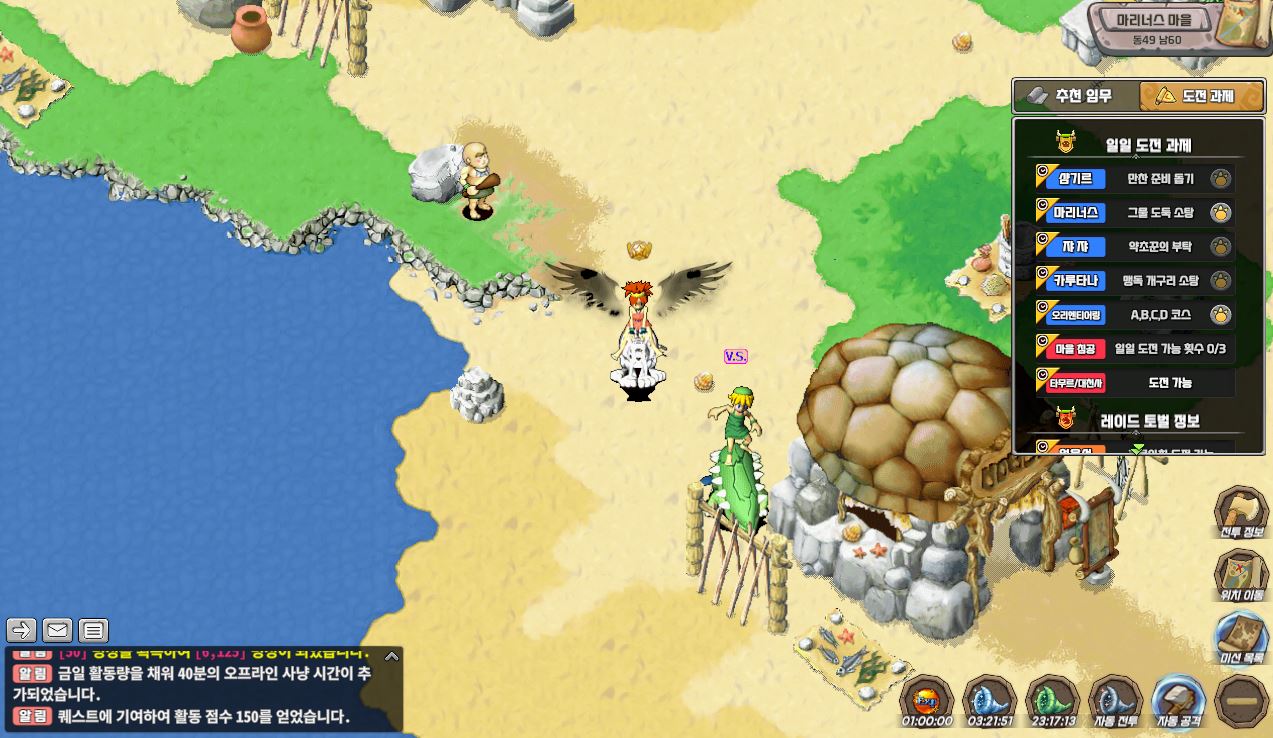Open the 쟈쟈 약초꾼의 부탁 challenge
1273x738 pixels.
pyautogui.click(x=1135, y=246)
